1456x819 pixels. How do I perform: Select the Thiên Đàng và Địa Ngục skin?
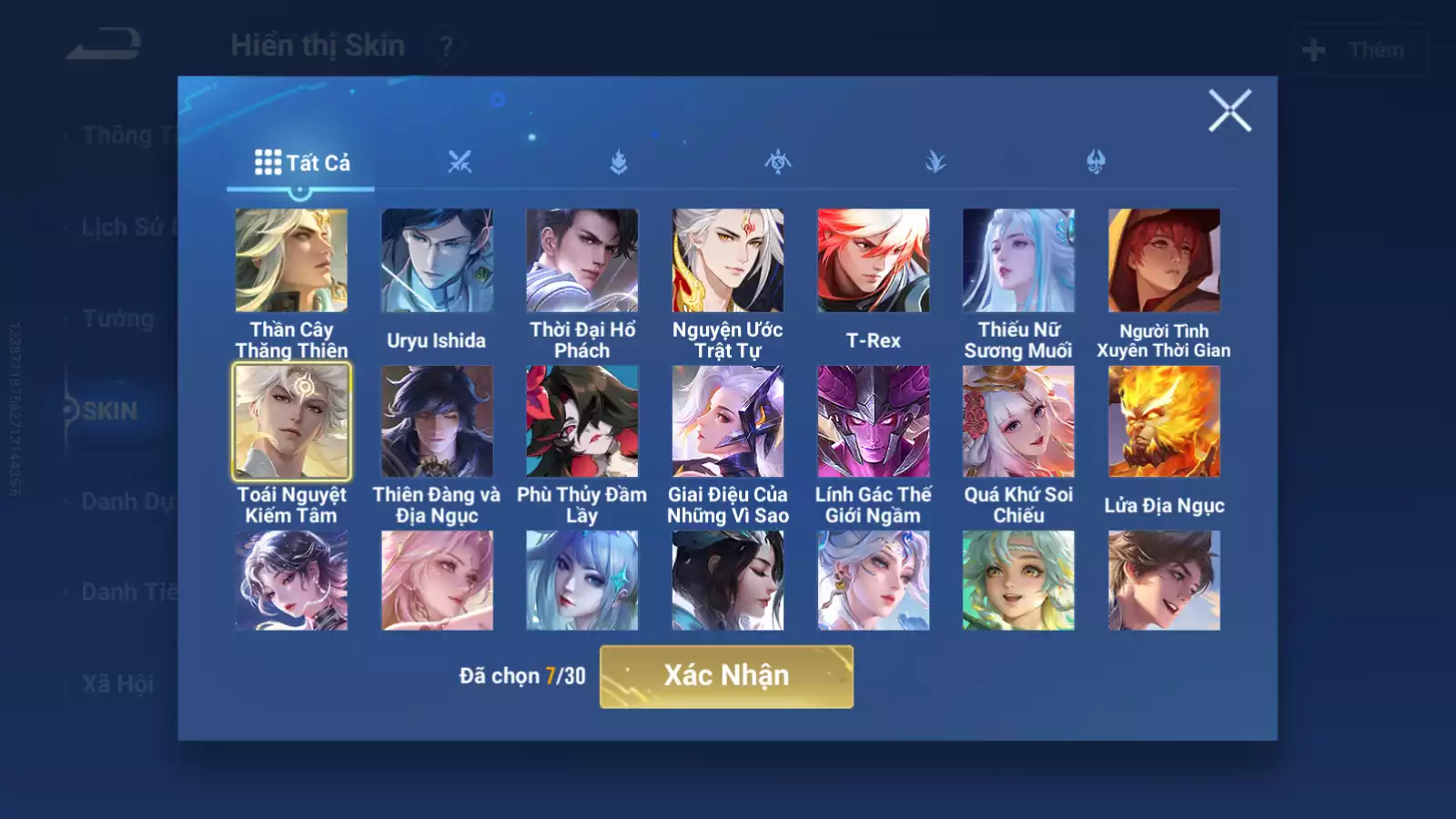click(x=437, y=421)
